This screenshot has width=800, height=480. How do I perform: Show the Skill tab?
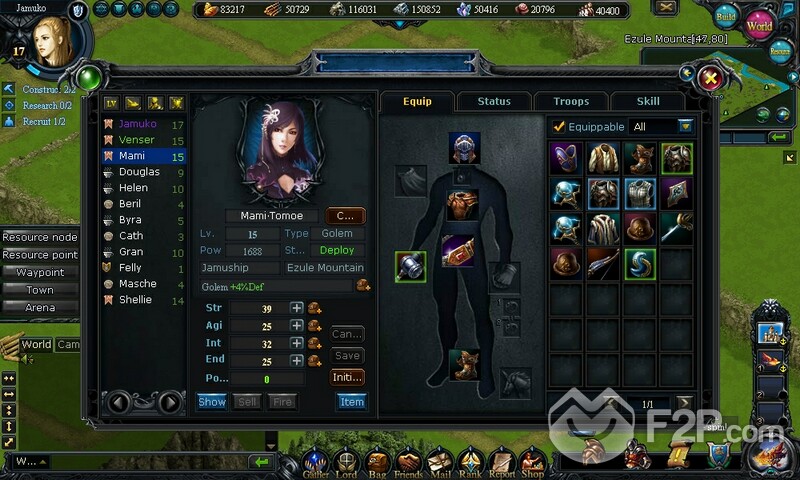648,101
